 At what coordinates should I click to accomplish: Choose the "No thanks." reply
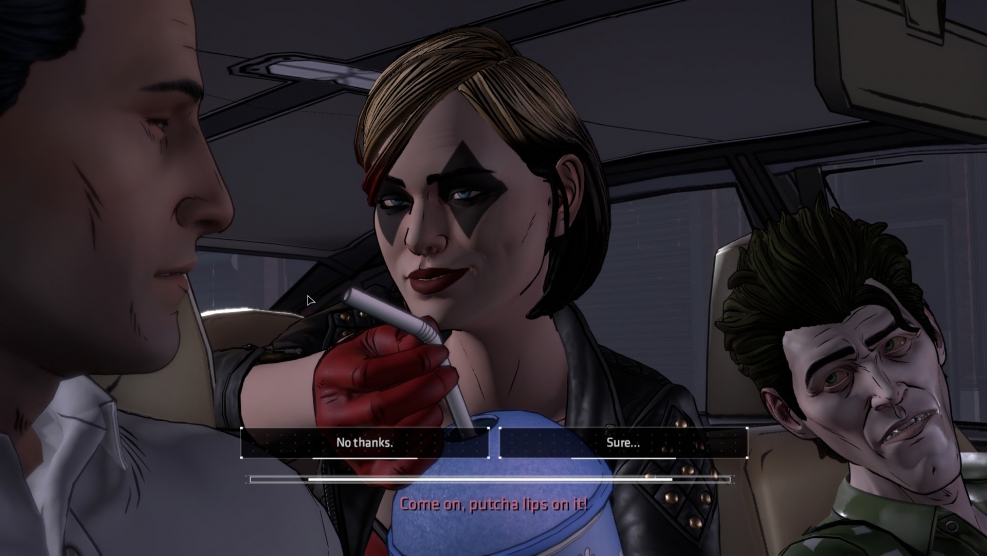(x=364, y=442)
